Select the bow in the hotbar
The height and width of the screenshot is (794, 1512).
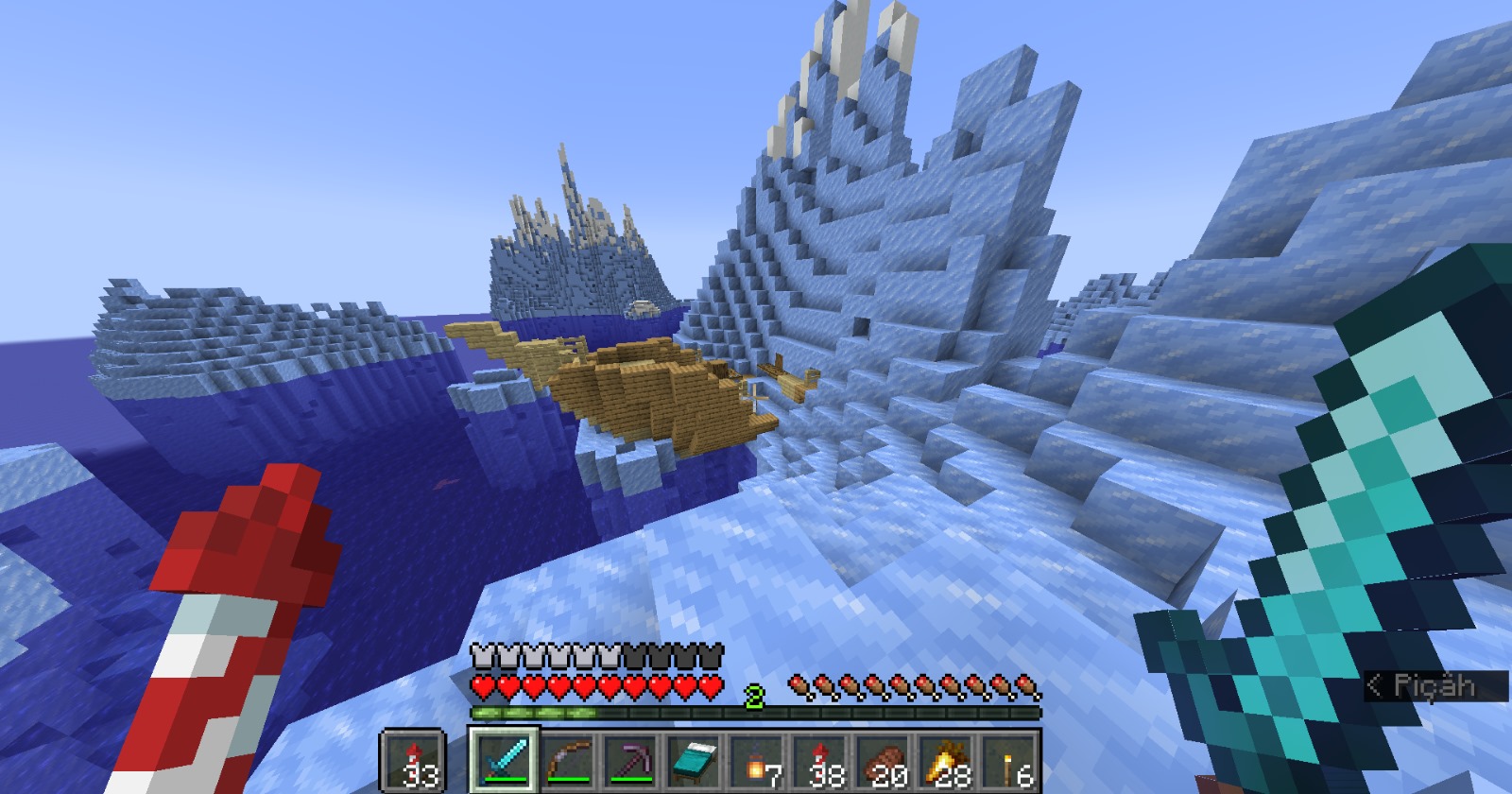569,760
